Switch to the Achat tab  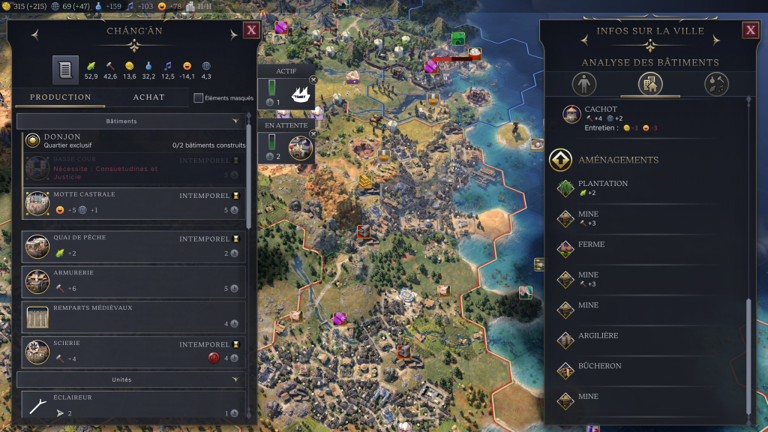pos(149,97)
